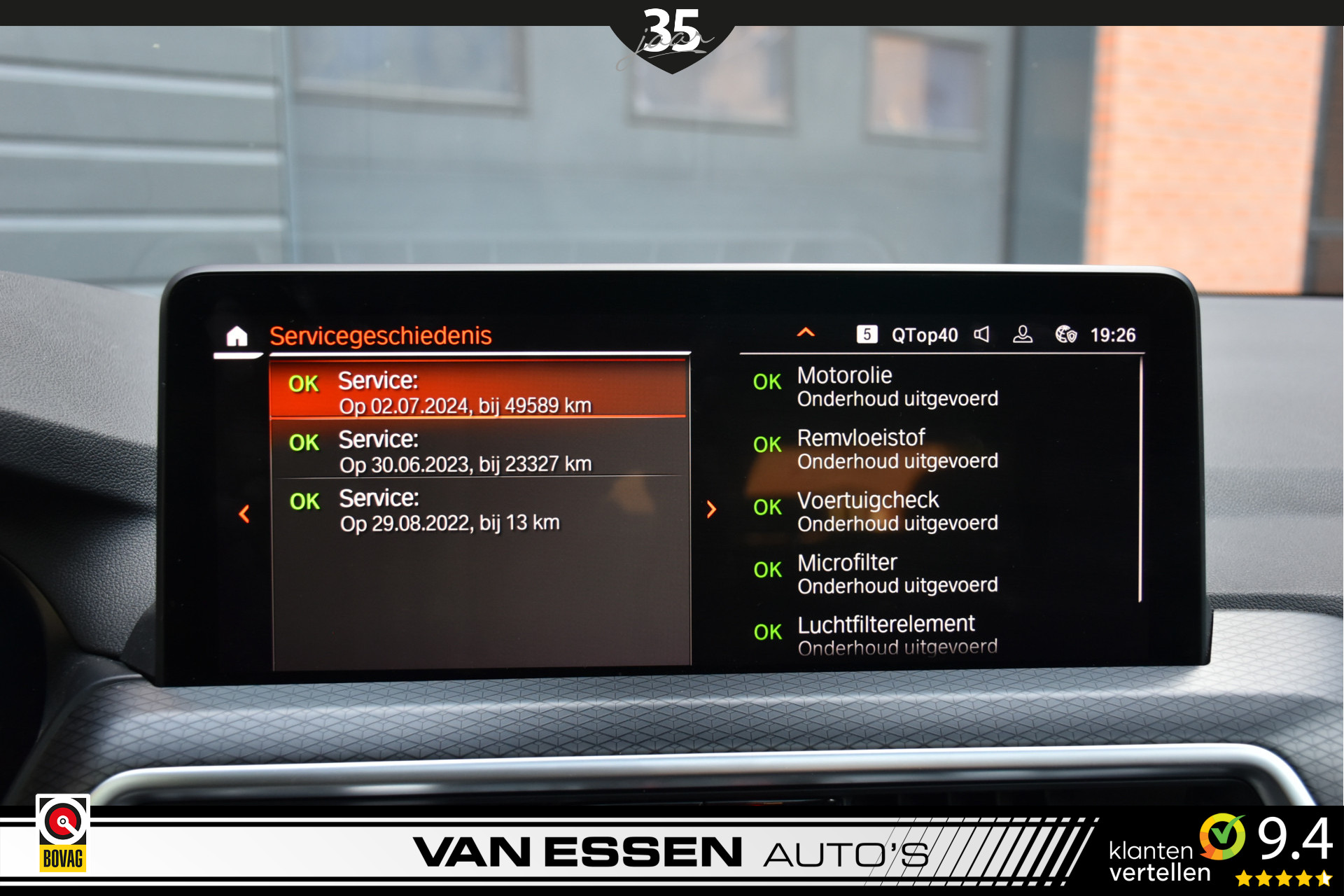Select the Remvloeistof service item
This screenshot has height=896, width=1344.
[896, 449]
